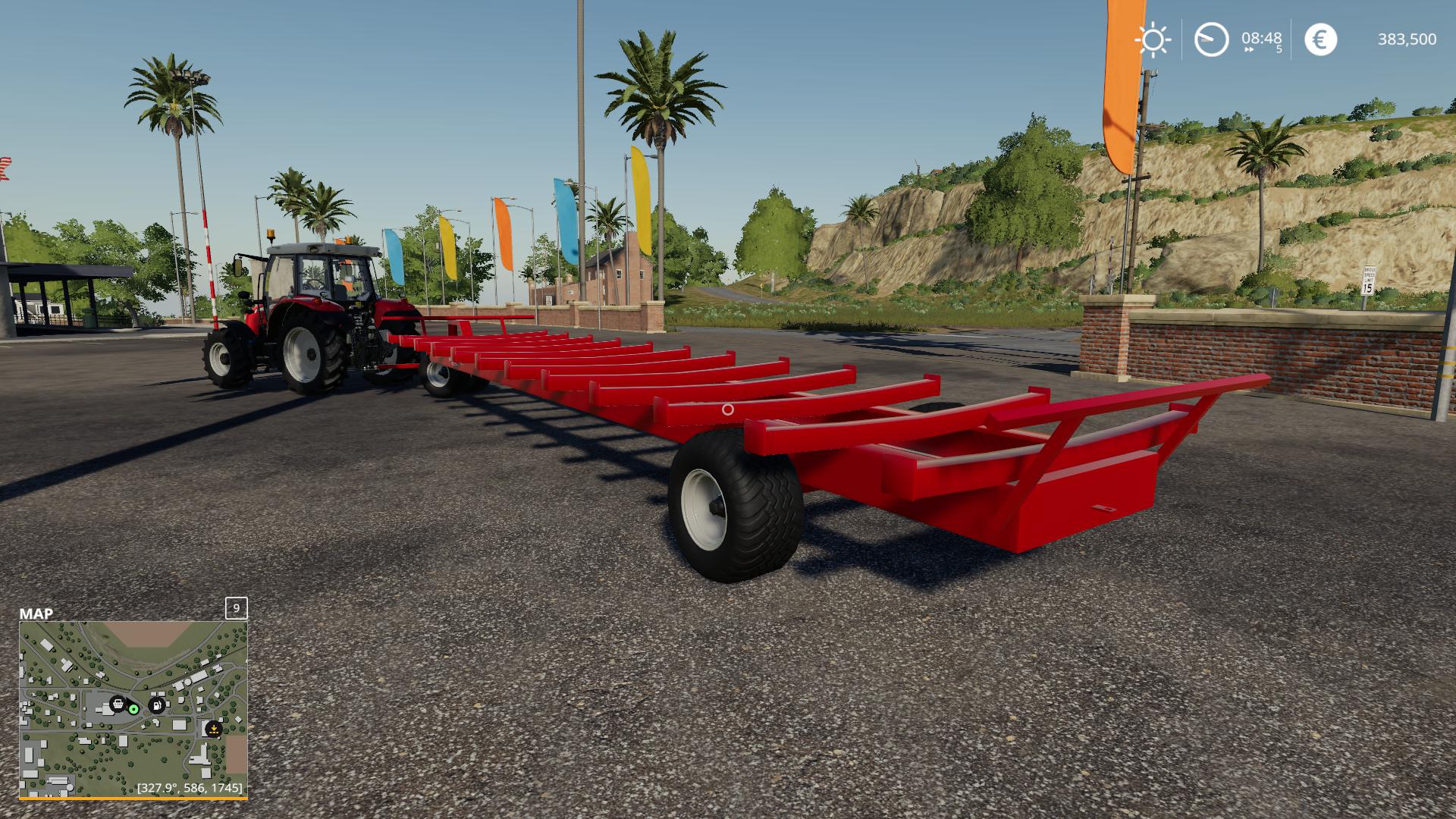This screenshot has width=1456, height=819.
Task: Click the green player position marker on minimap
Action: [133, 709]
